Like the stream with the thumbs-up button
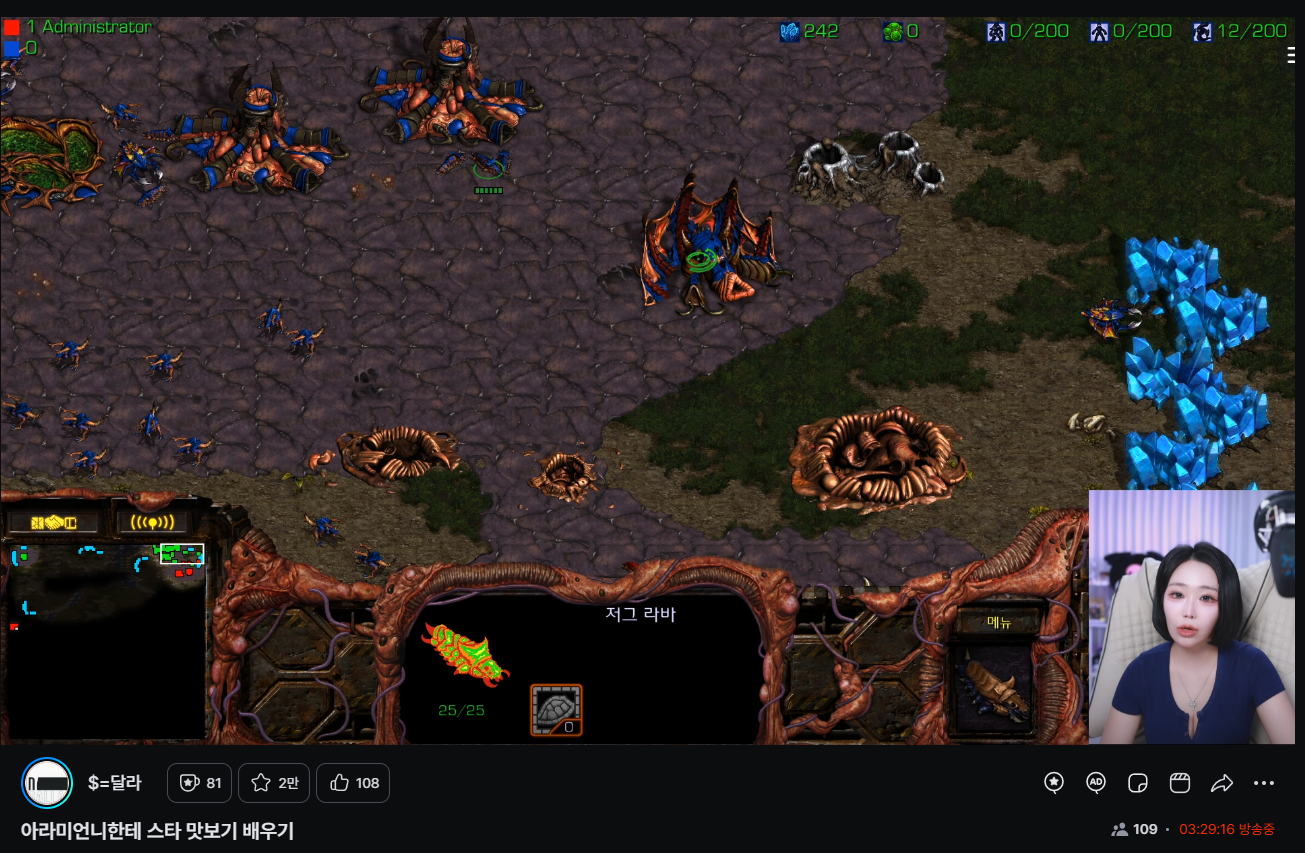Viewport: 1305px width, 853px height. tap(353, 783)
